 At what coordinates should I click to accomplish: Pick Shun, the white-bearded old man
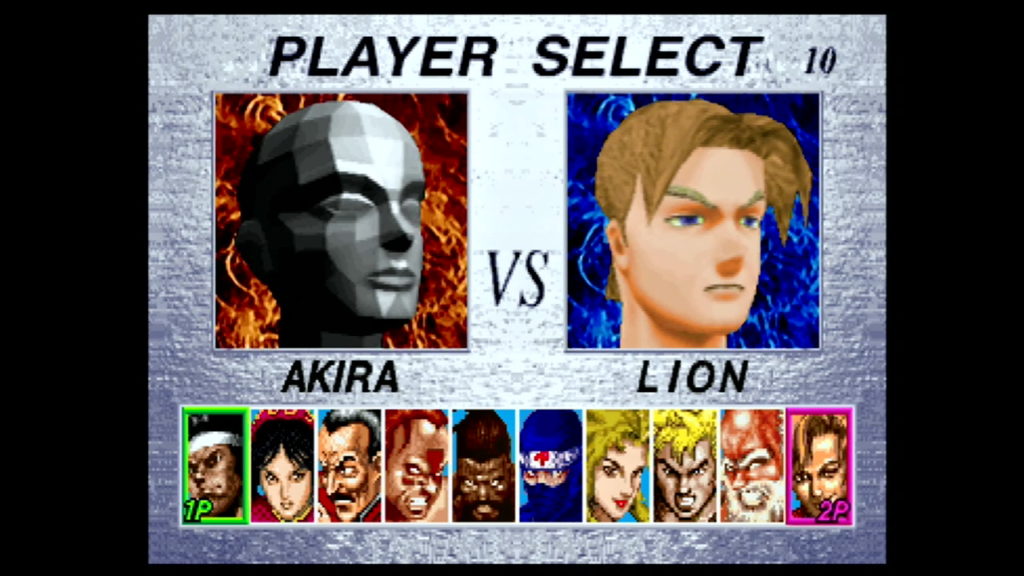[752, 465]
